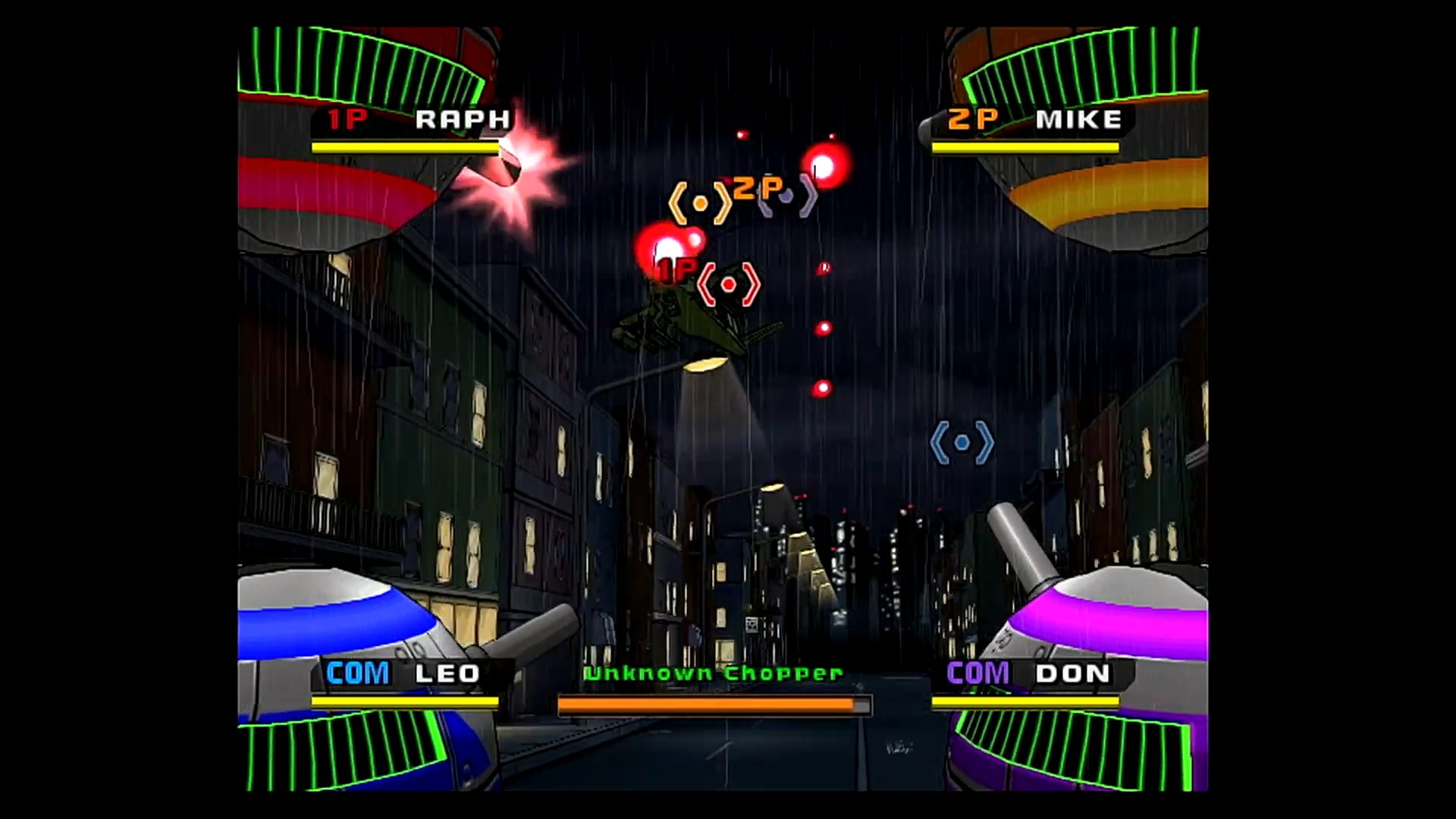1456x819 pixels.
Task: Click the red 1P targeting reticle
Action: click(728, 284)
